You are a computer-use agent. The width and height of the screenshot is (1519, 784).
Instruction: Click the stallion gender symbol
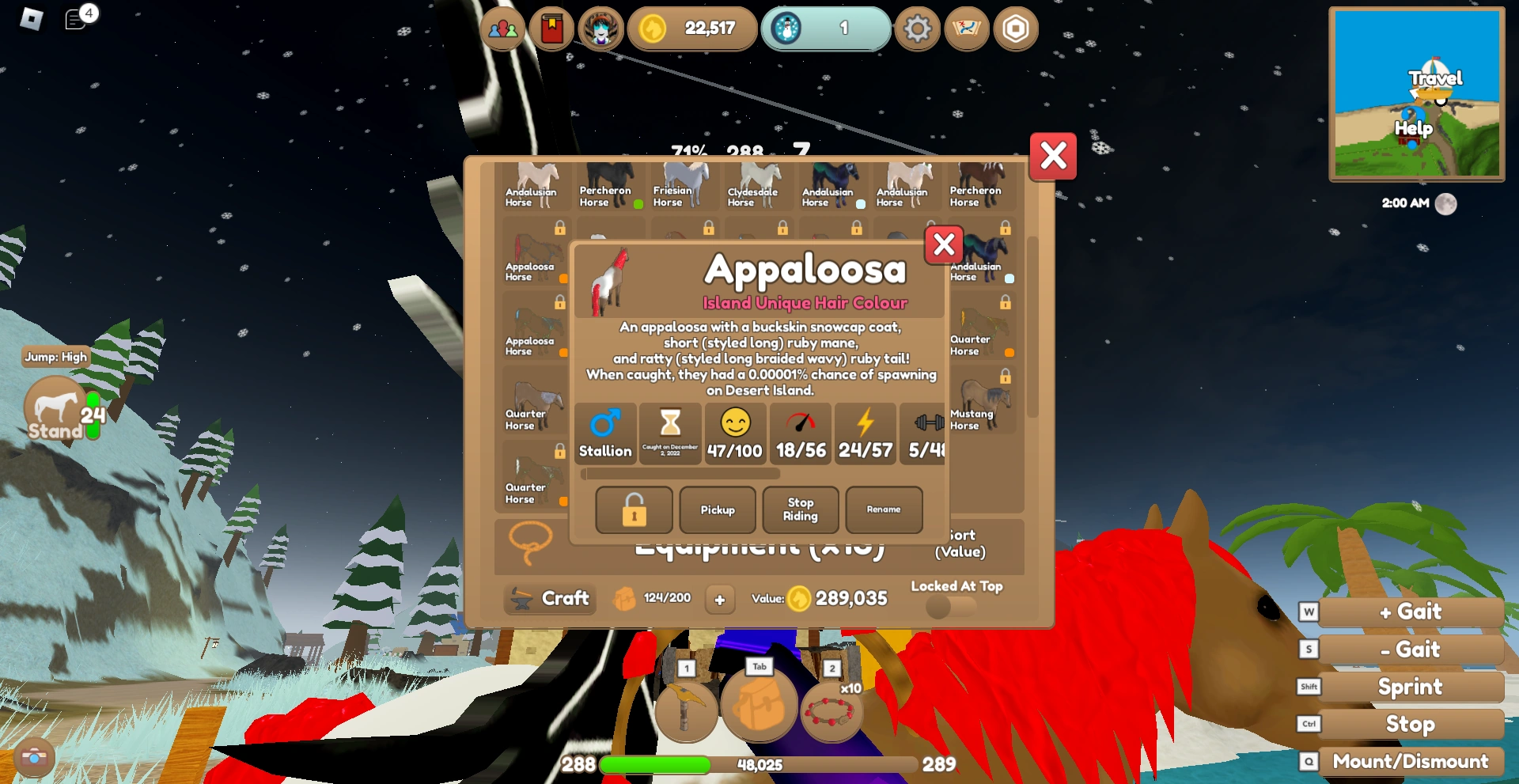[x=605, y=433]
